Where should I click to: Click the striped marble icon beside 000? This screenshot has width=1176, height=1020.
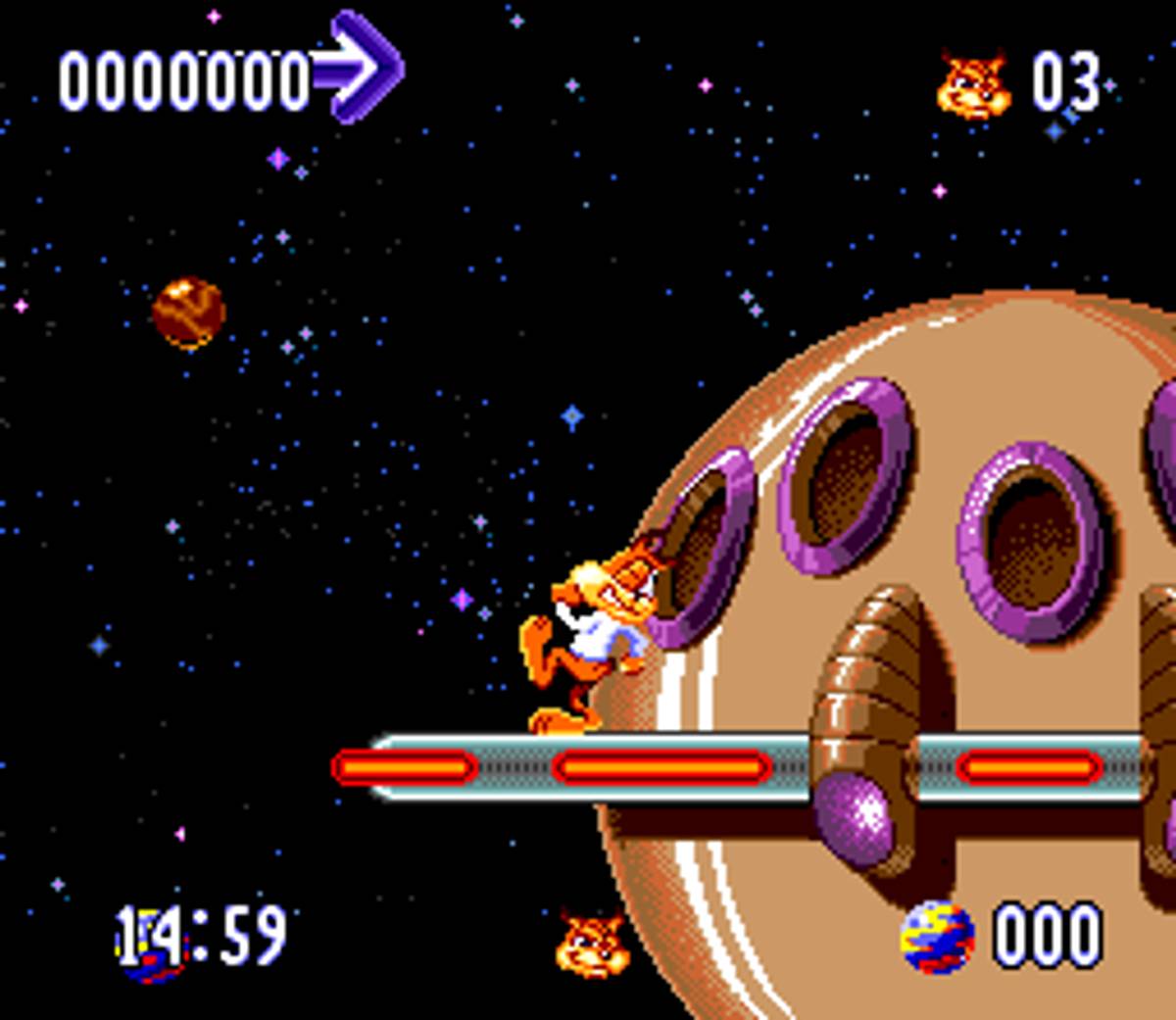click(937, 938)
